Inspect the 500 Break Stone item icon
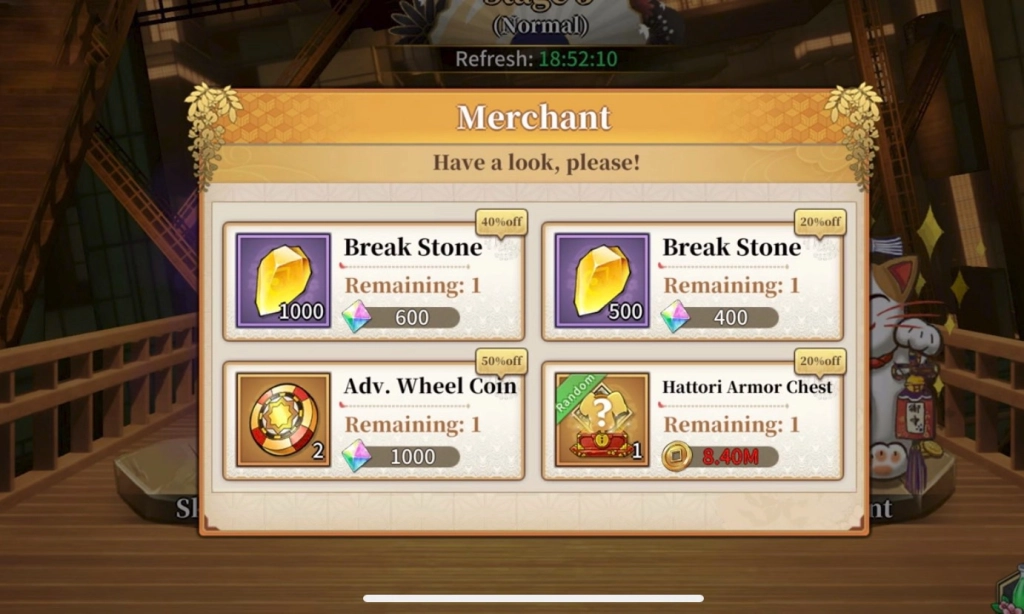Image resolution: width=1024 pixels, height=614 pixels. click(x=602, y=281)
